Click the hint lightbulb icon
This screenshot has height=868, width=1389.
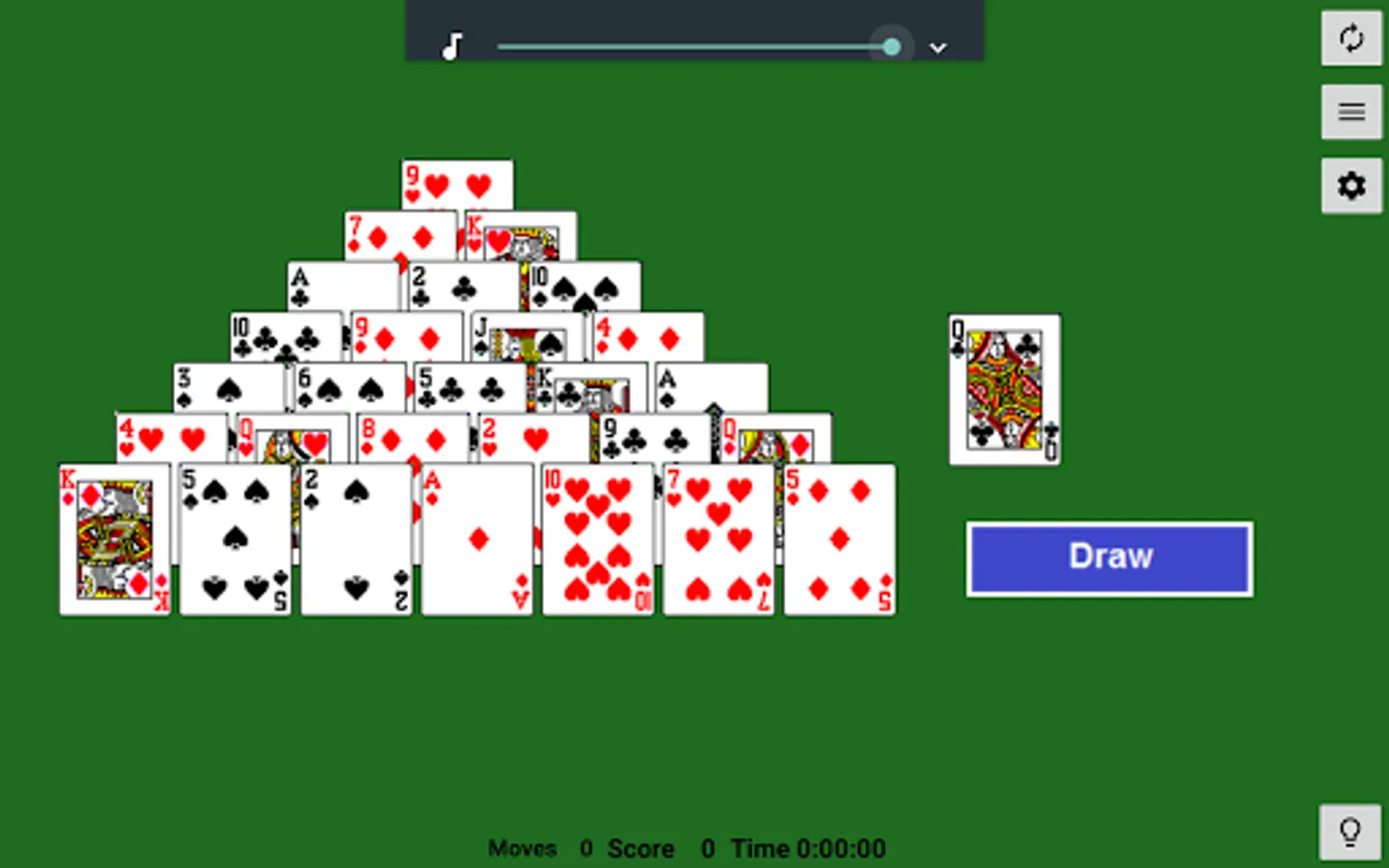click(1350, 831)
